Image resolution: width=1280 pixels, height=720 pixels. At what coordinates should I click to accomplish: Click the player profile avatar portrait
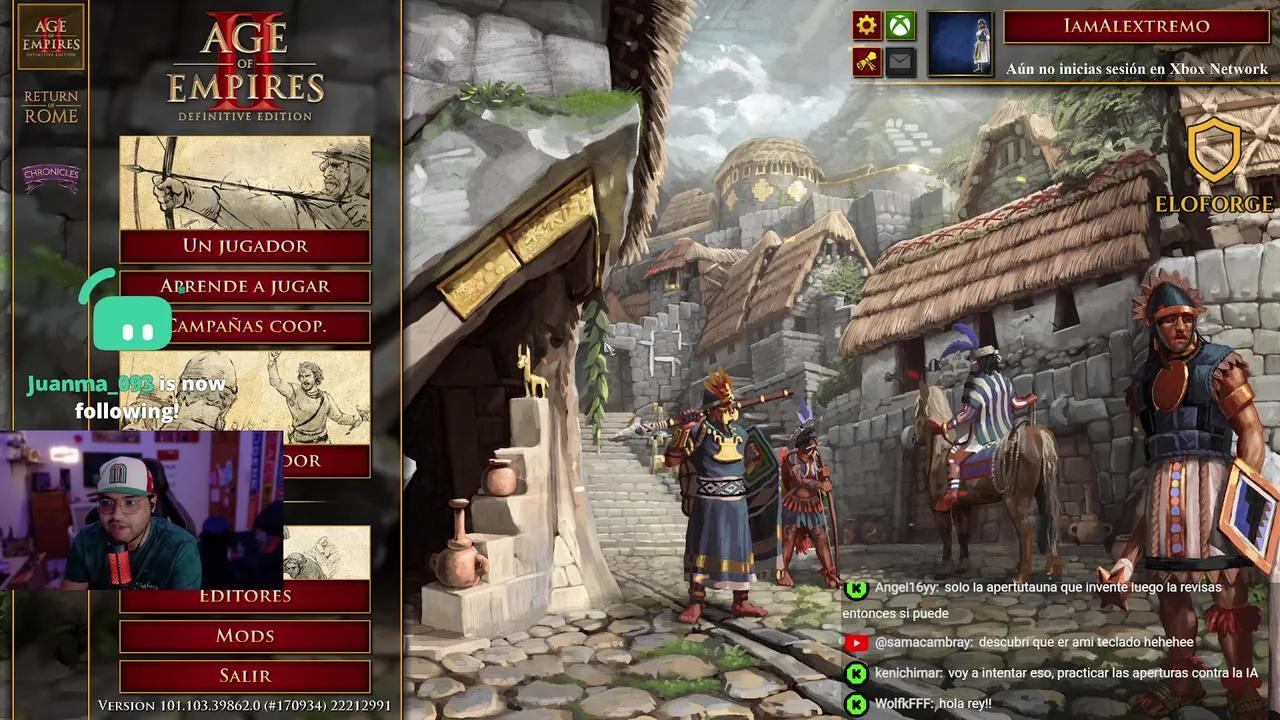click(x=960, y=44)
